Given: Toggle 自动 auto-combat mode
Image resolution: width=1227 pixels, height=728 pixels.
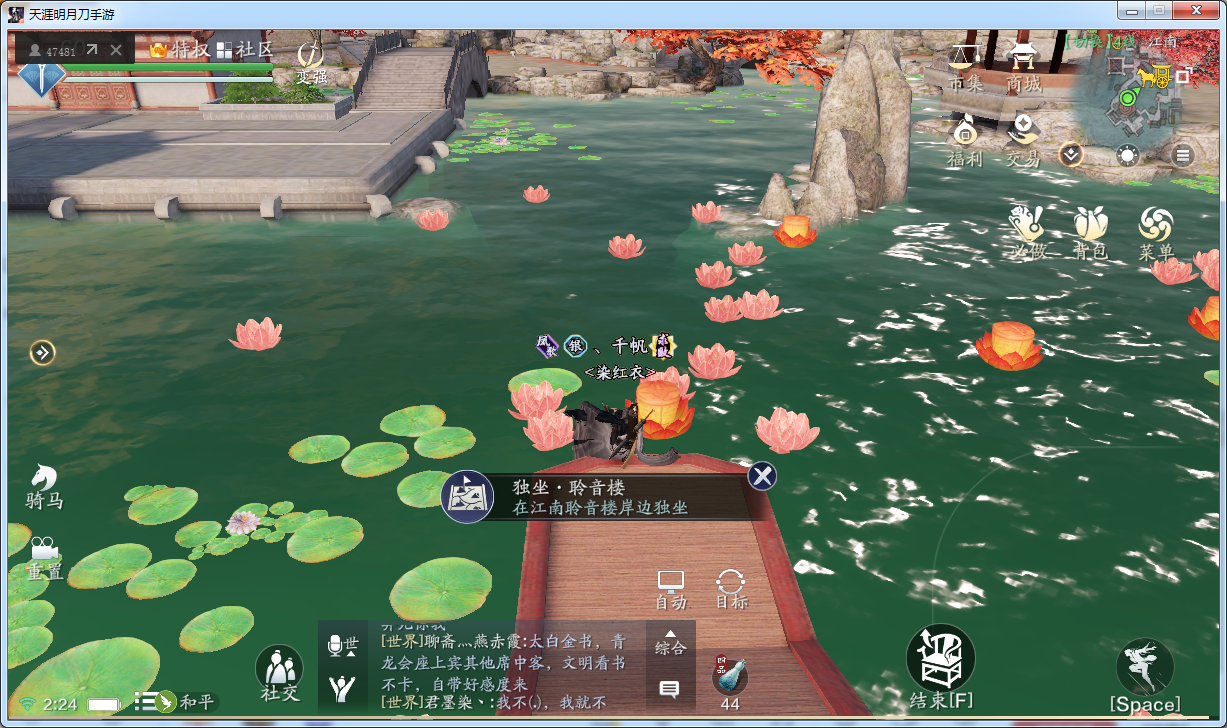Looking at the screenshot, I should click(x=670, y=589).
